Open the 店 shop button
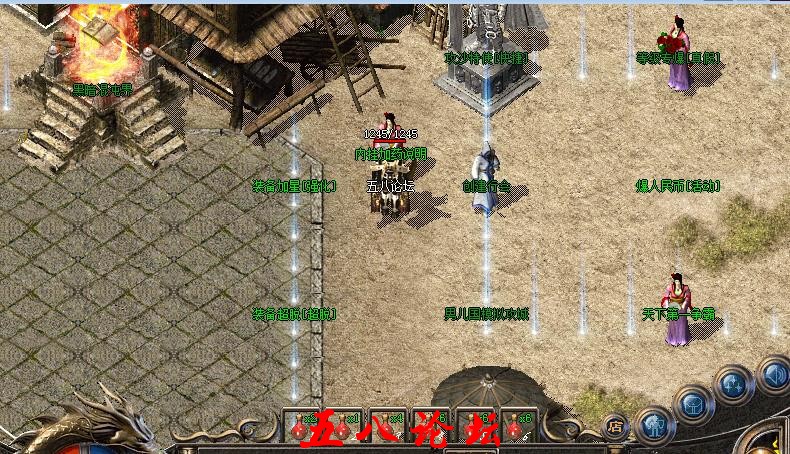 [x=615, y=424]
